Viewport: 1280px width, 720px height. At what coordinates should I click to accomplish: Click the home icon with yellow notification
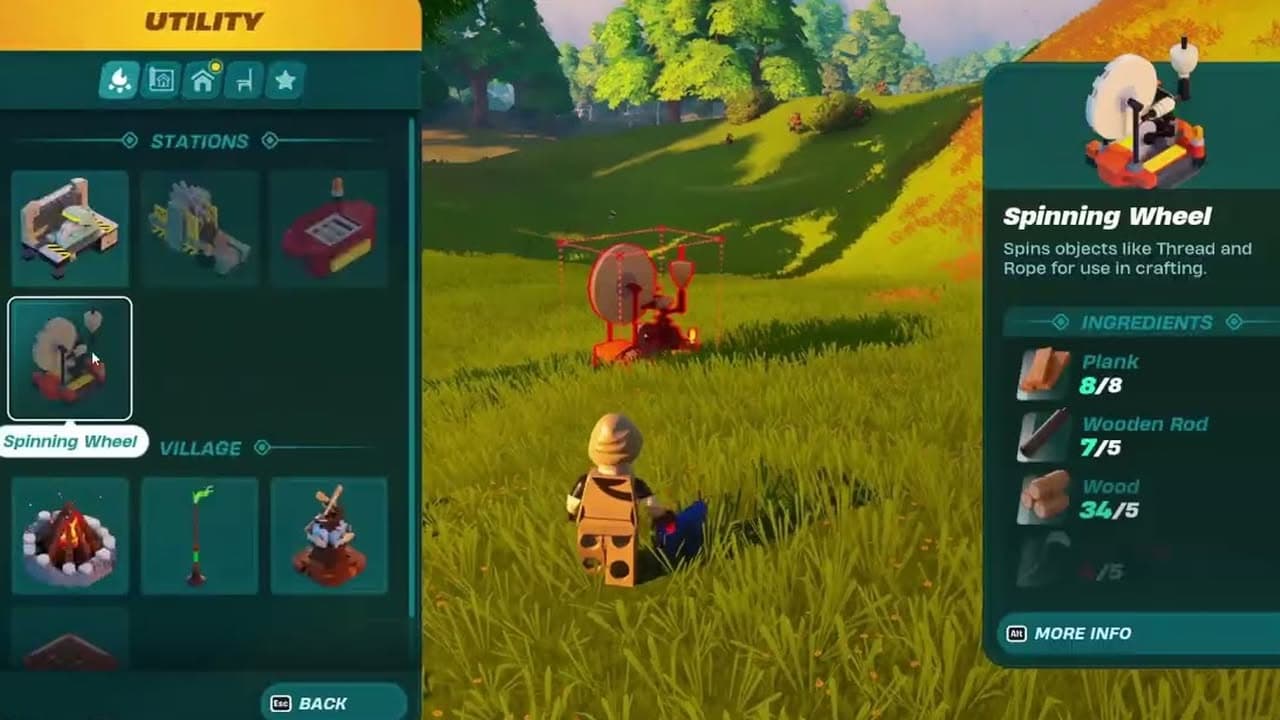[x=203, y=79]
